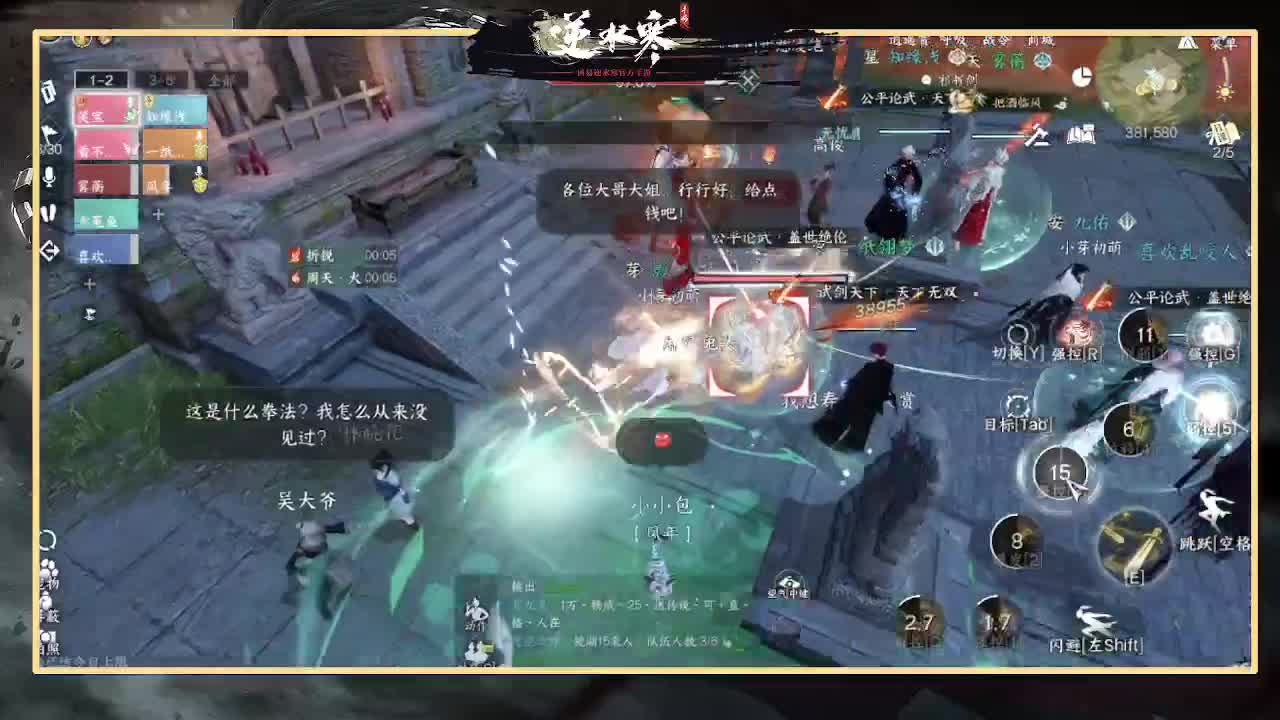This screenshot has width=1280, height=720.
Task: Select the 目标[Tab] targeting reticle icon
Action: coord(1016,404)
